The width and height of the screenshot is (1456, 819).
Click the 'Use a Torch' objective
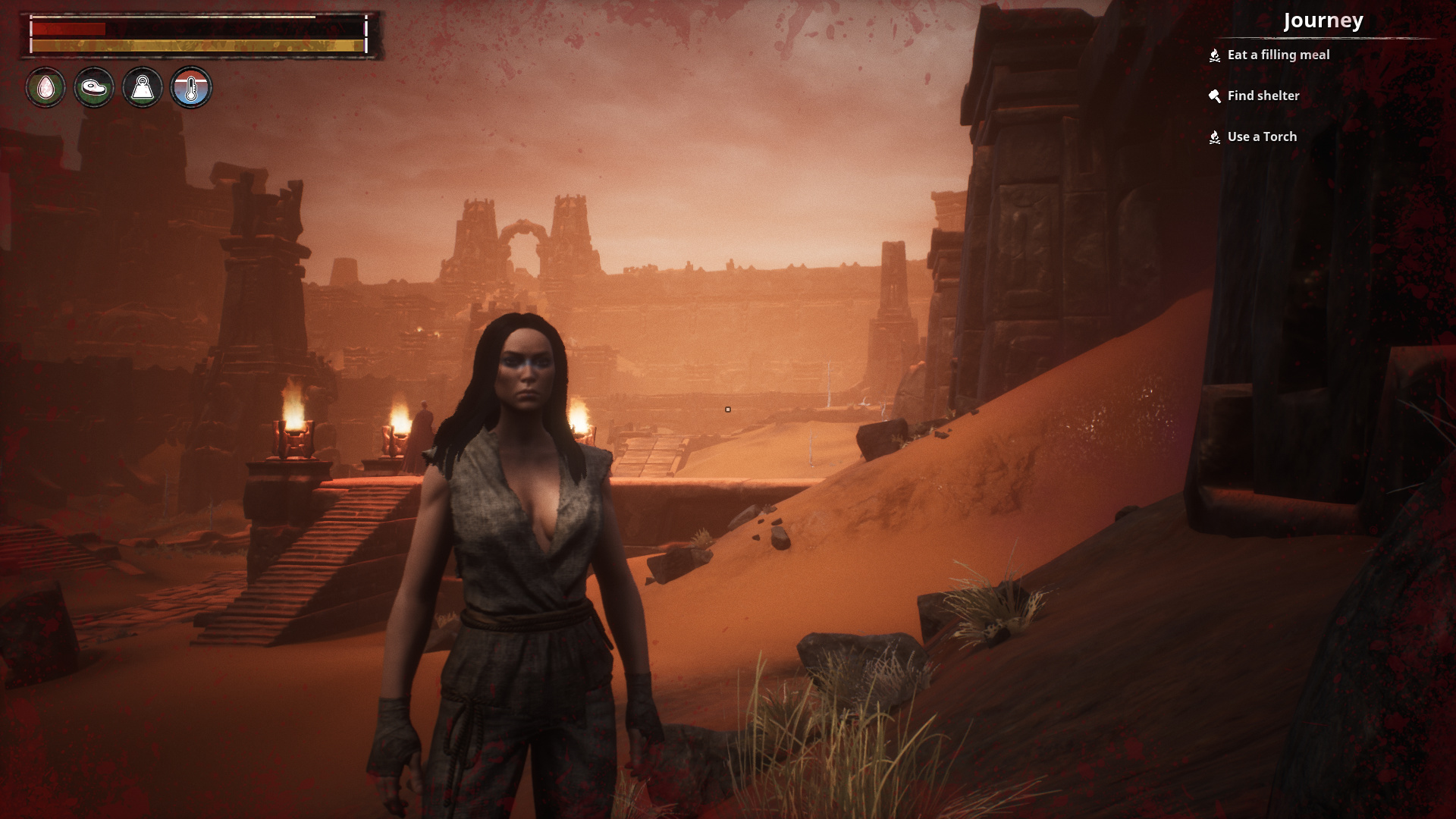pyautogui.click(x=1262, y=136)
